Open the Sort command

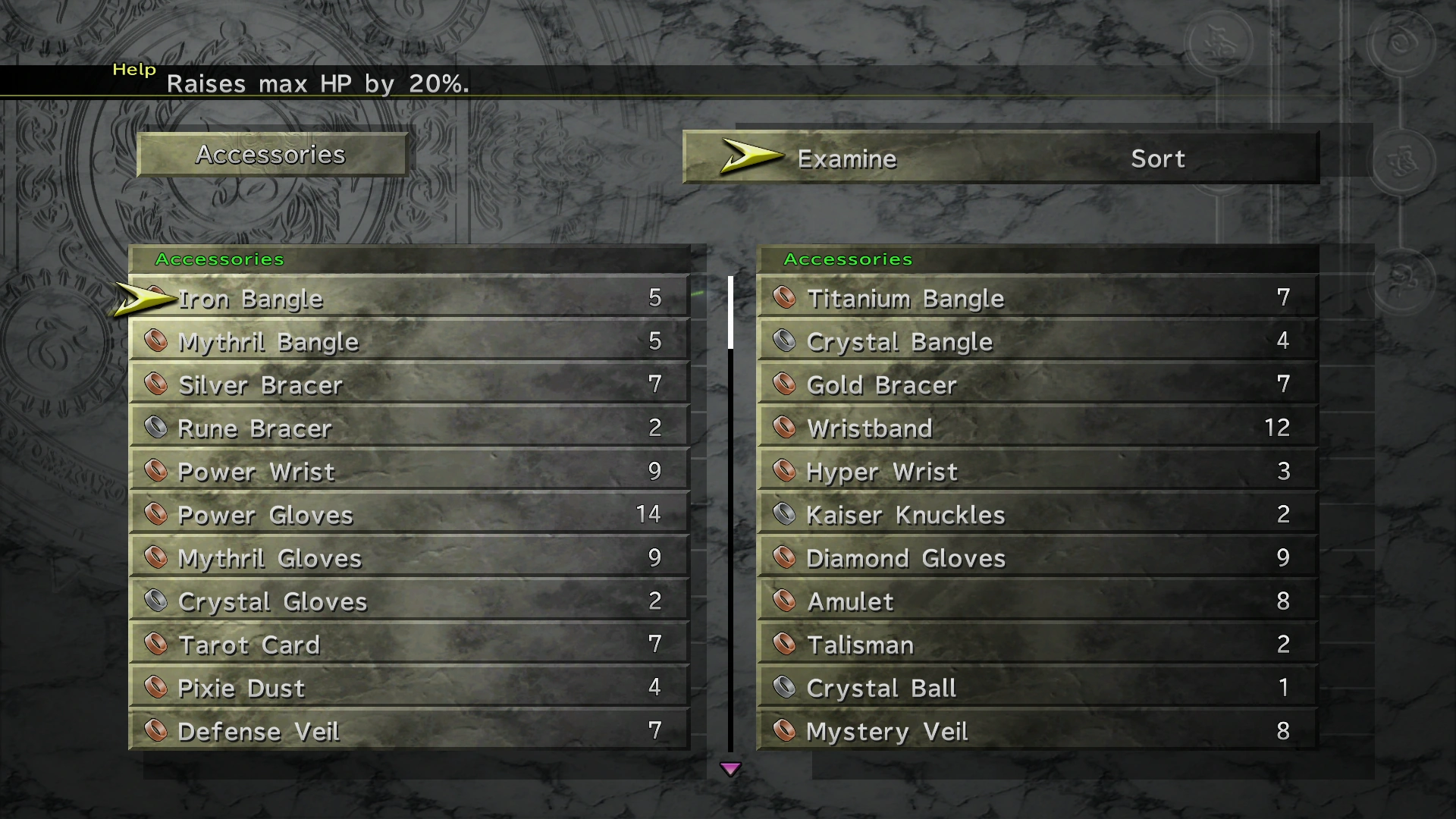click(x=1157, y=158)
